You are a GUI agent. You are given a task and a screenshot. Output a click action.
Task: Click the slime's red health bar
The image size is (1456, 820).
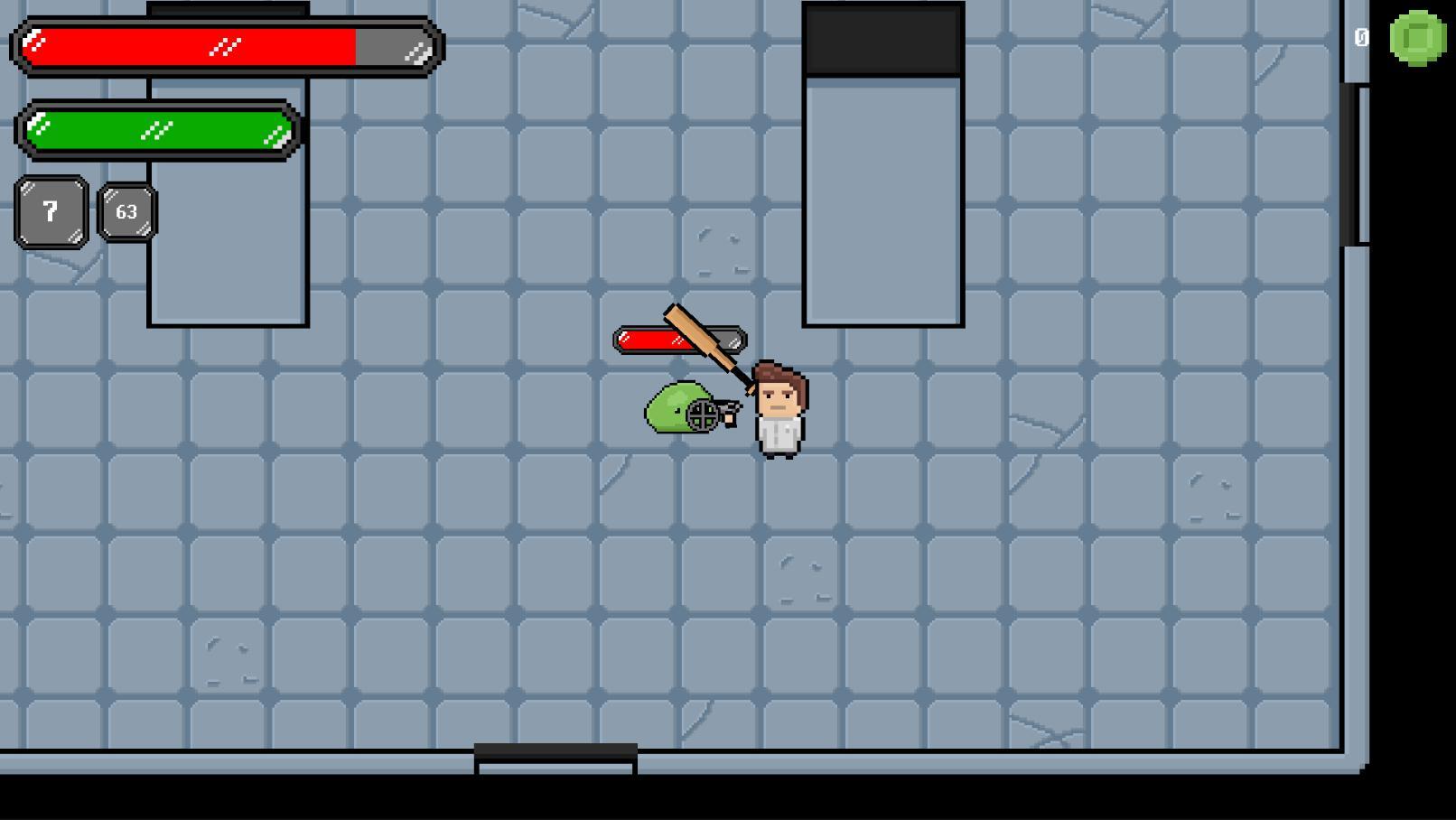pyautogui.click(x=649, y=340)
